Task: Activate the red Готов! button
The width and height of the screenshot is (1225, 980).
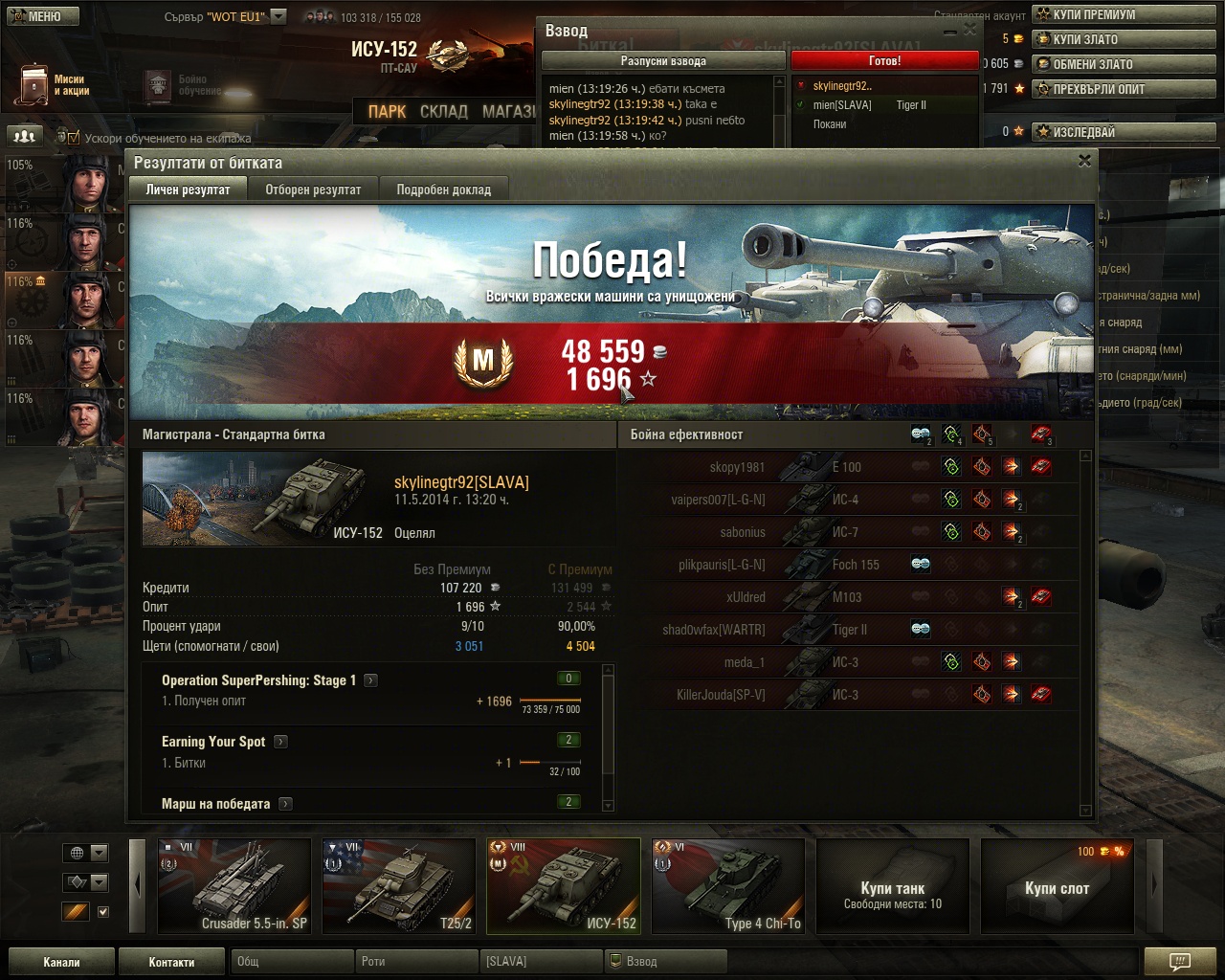Action: 884,60
